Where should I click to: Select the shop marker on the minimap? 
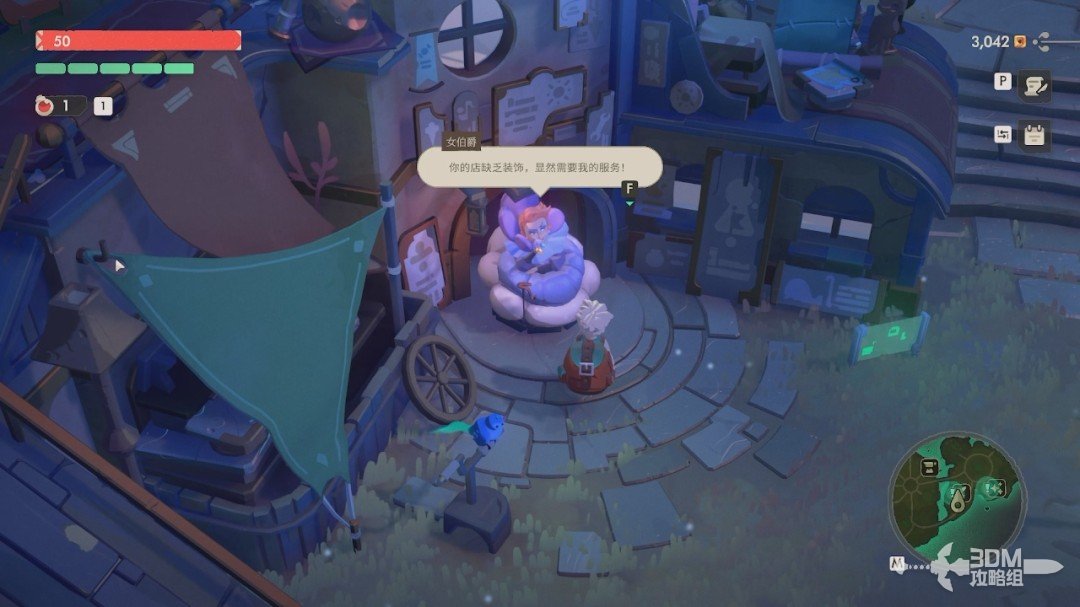[930, 468]
